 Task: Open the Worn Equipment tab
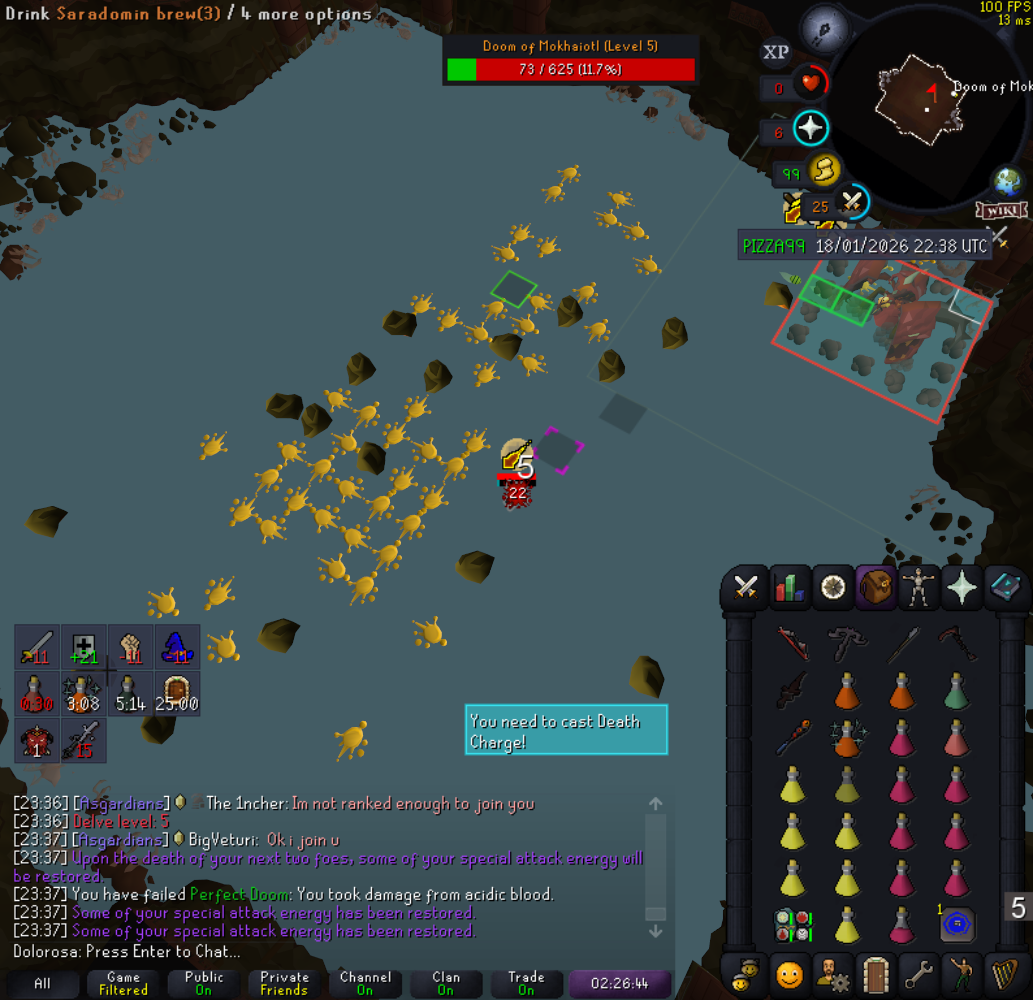[x=917, y=588]
